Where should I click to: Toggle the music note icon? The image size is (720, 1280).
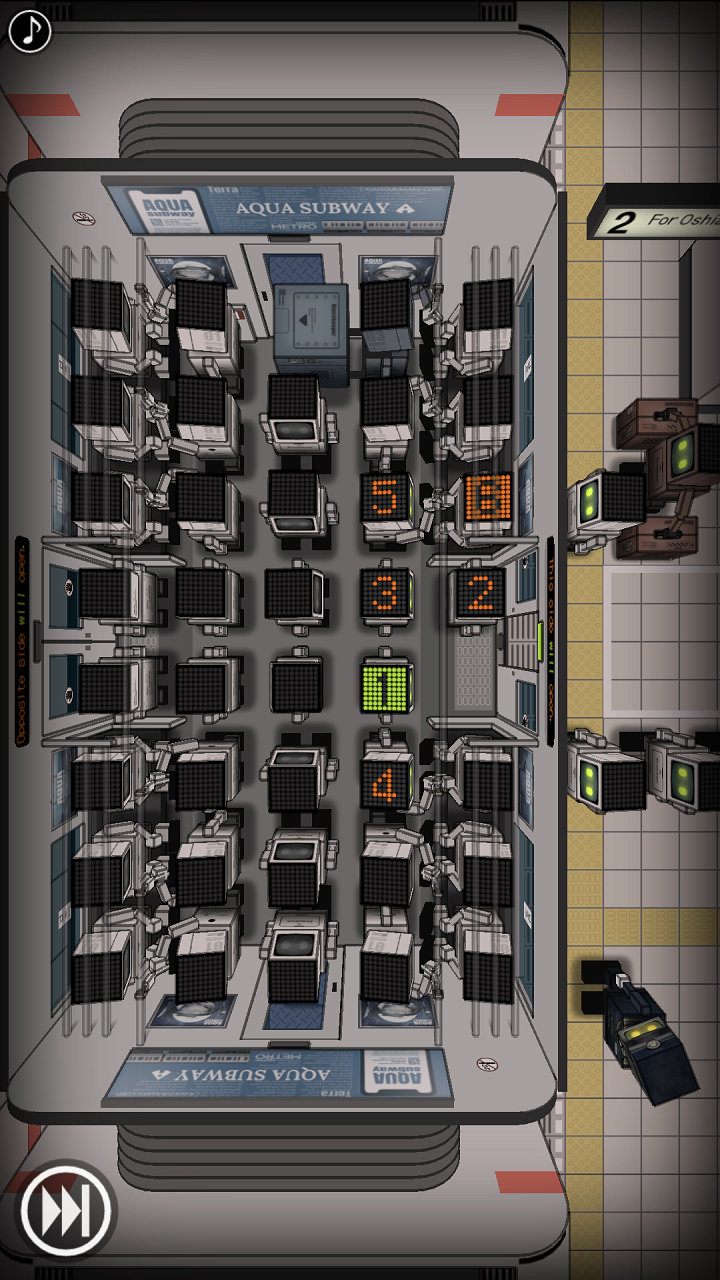pyautogui.click(x=30, y=31)
